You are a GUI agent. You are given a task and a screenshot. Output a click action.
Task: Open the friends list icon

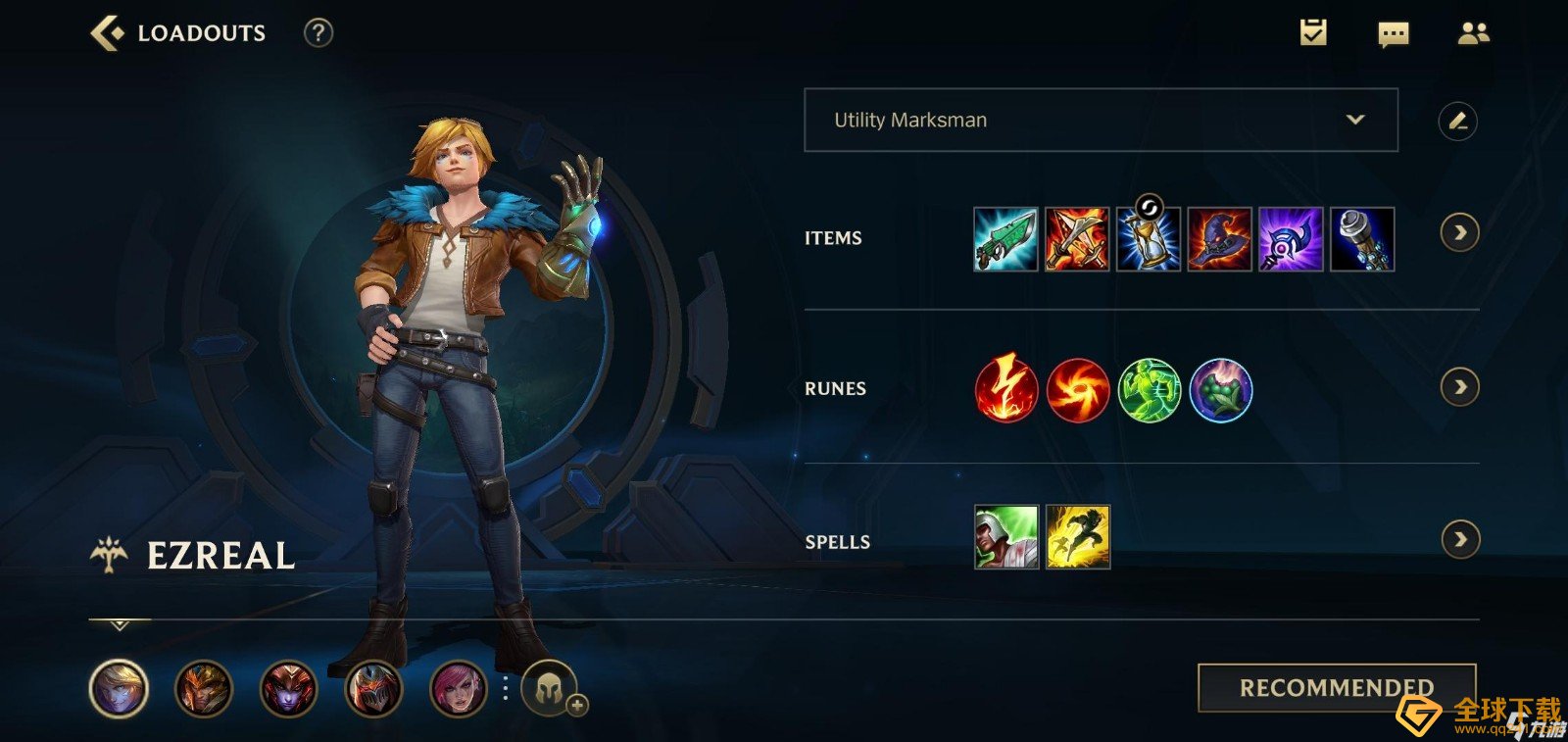click(x=1473, y=33)
